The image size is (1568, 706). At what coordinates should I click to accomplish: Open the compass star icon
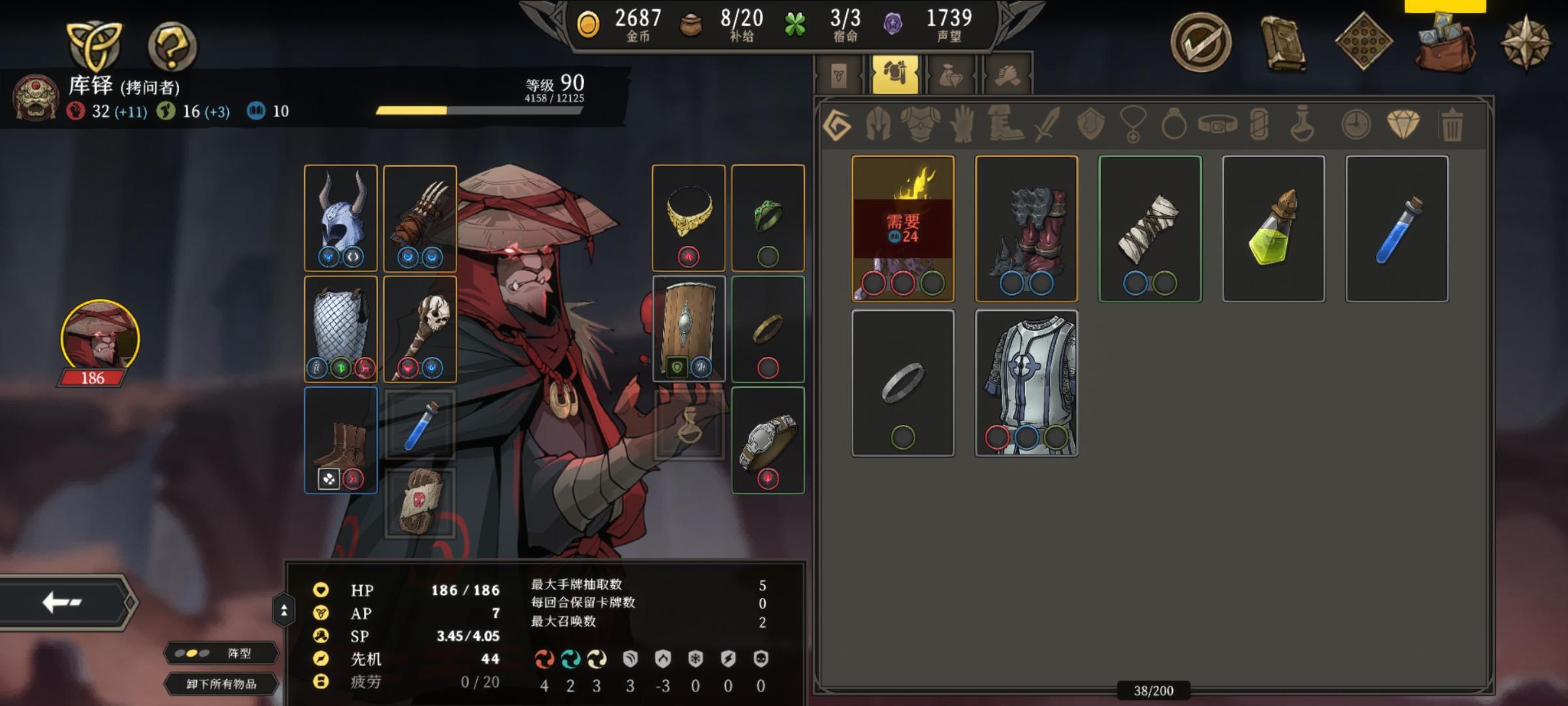tap(1526, 43)
